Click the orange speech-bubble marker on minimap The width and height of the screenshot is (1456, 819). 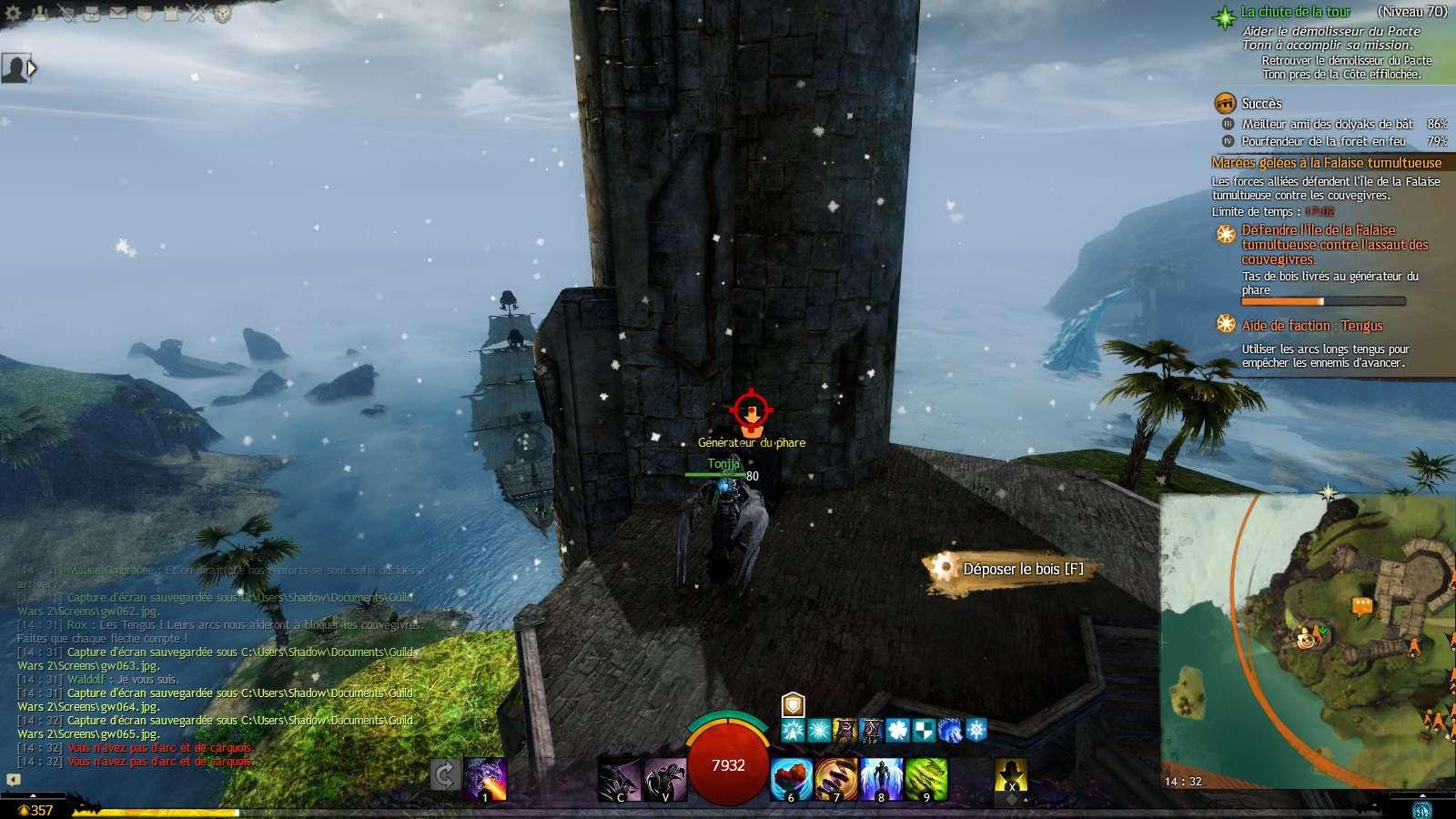tap(1362, 606)
